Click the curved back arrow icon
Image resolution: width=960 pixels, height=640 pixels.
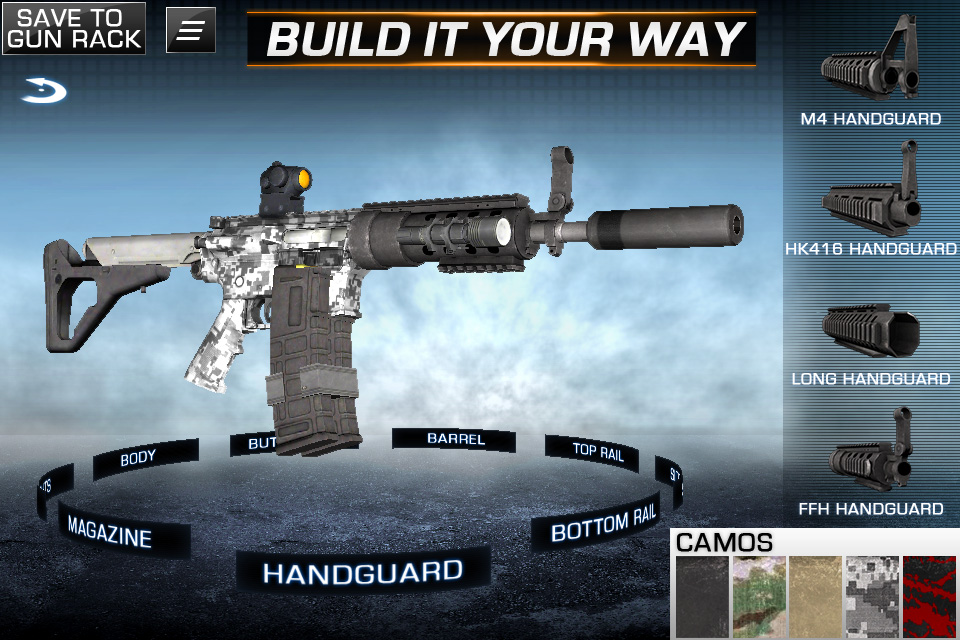(44, 93)
